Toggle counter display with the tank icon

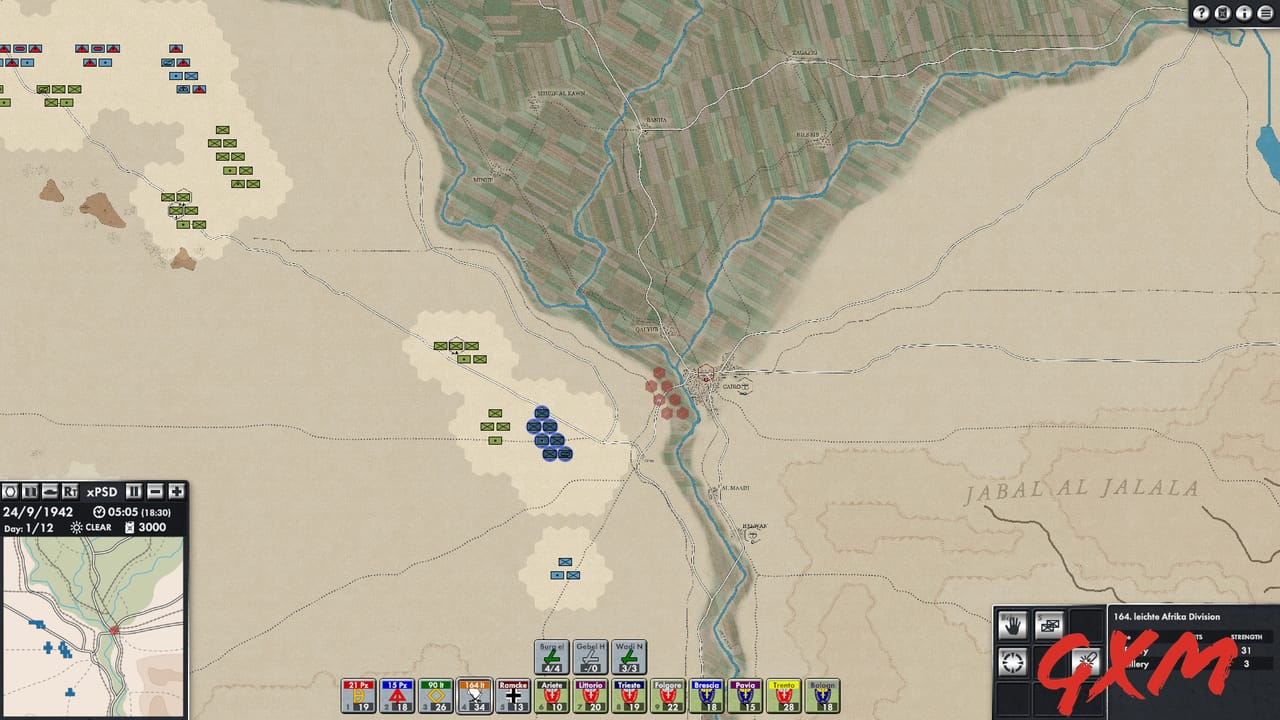click(50, 492)
